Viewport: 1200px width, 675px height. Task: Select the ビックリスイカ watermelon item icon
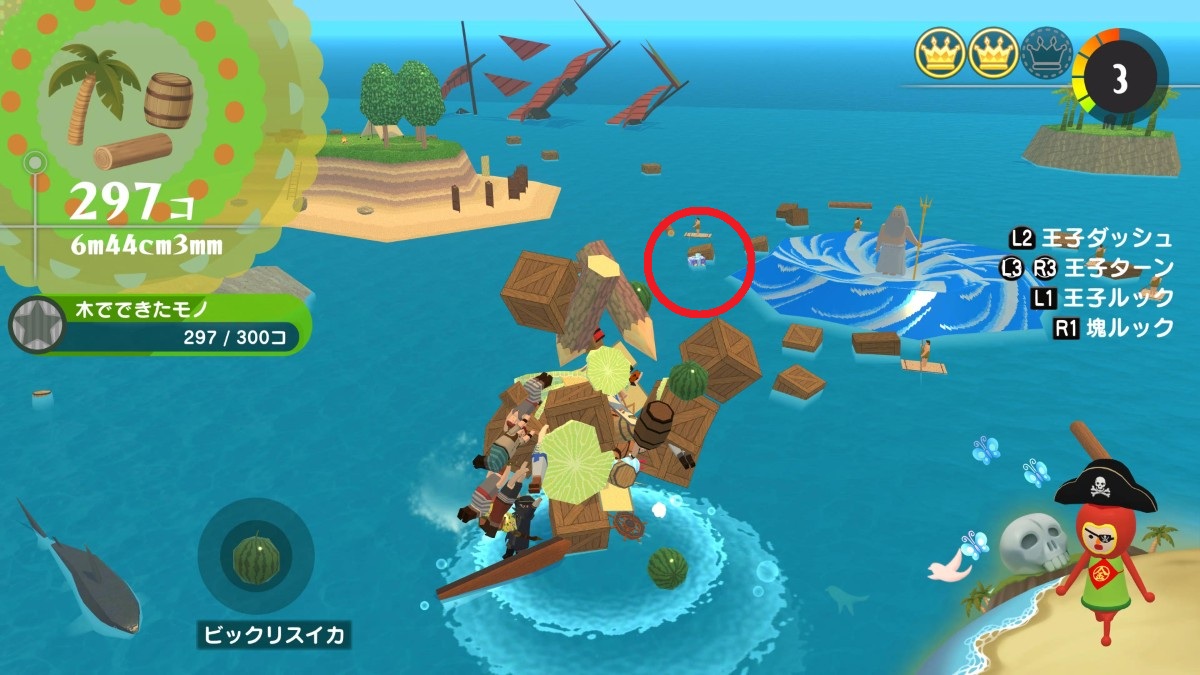pos(256,556)
